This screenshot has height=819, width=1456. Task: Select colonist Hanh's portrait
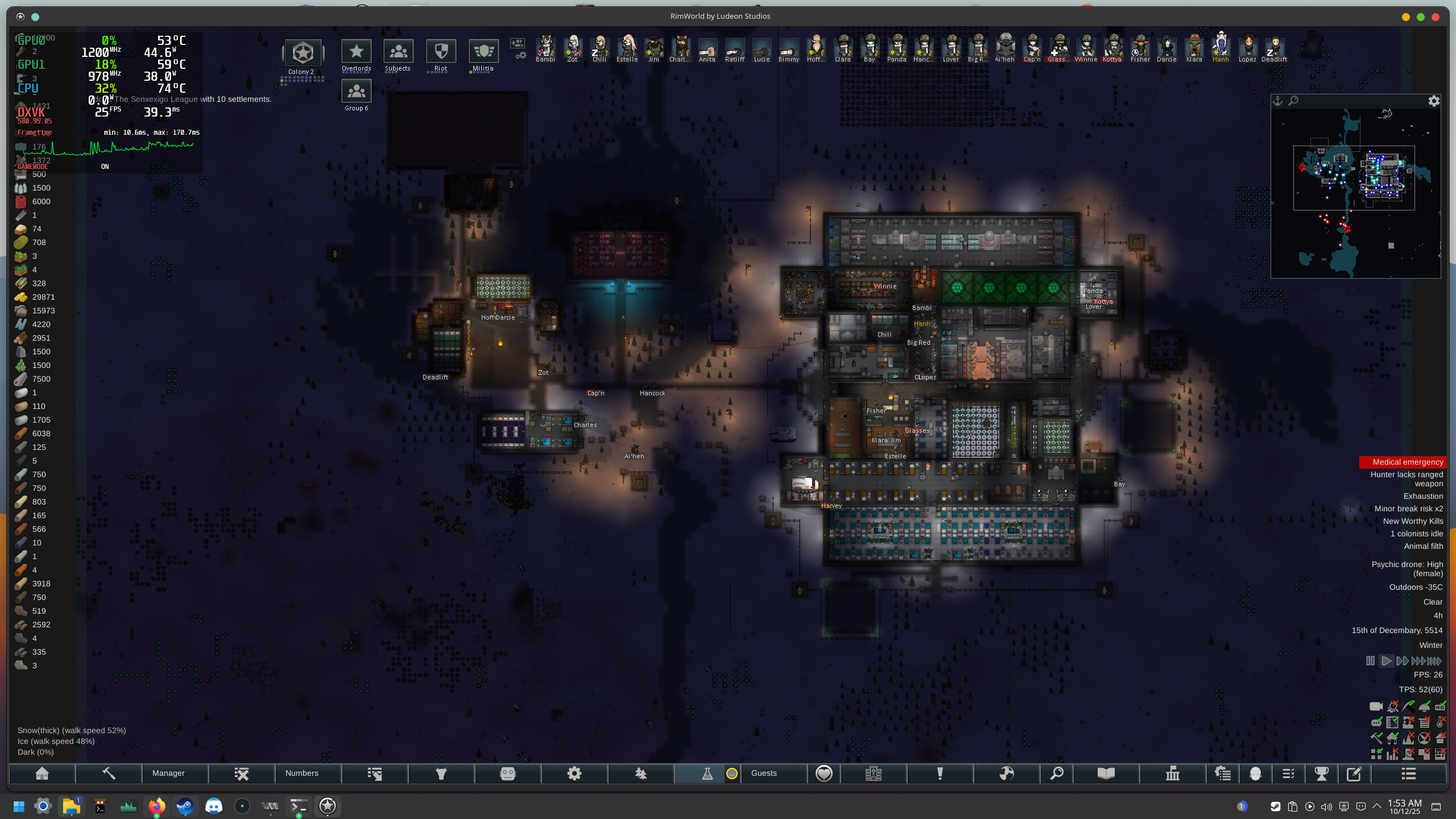click(1221, 47)
